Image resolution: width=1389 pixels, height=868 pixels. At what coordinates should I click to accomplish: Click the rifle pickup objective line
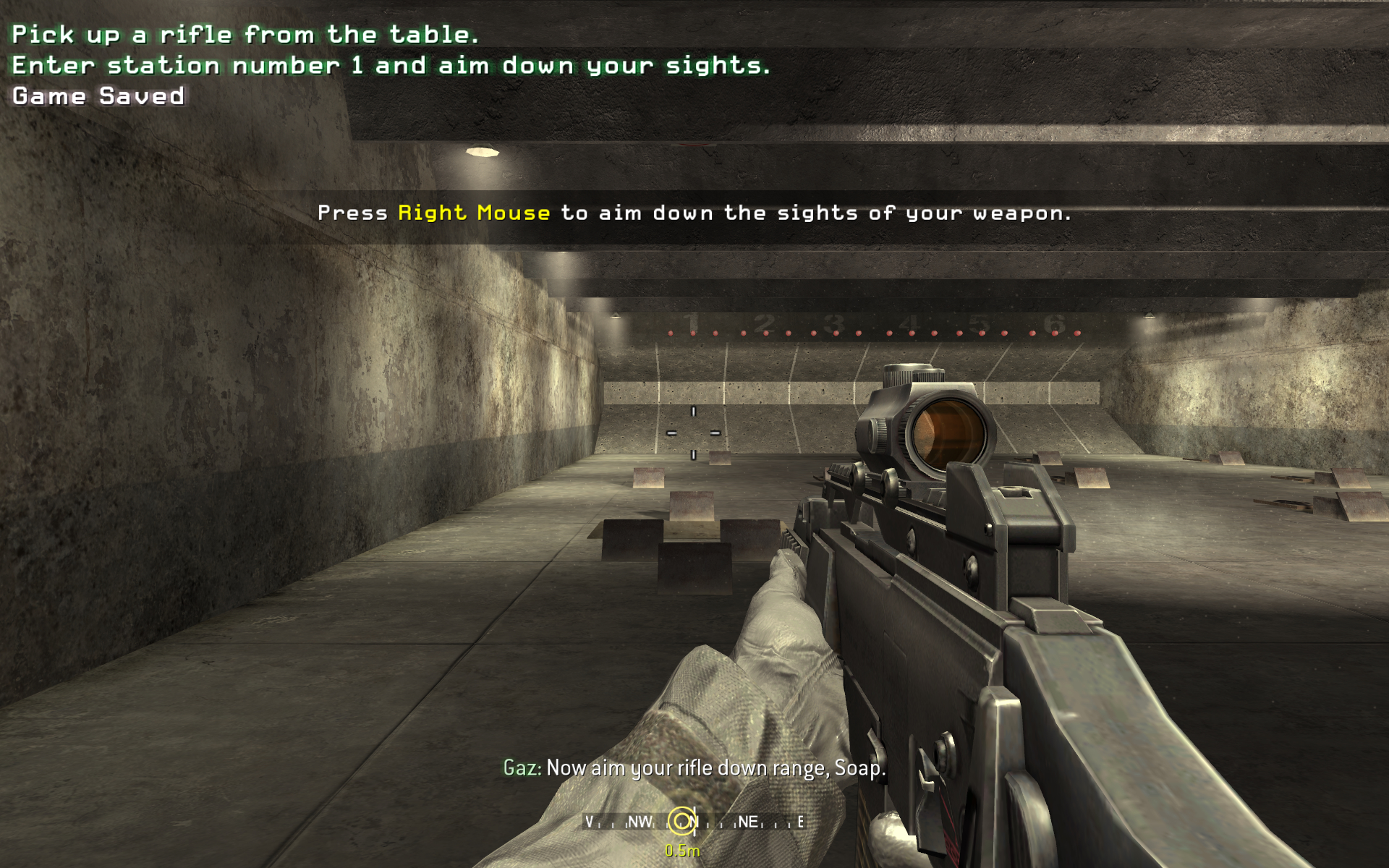(x=245, y=35)
